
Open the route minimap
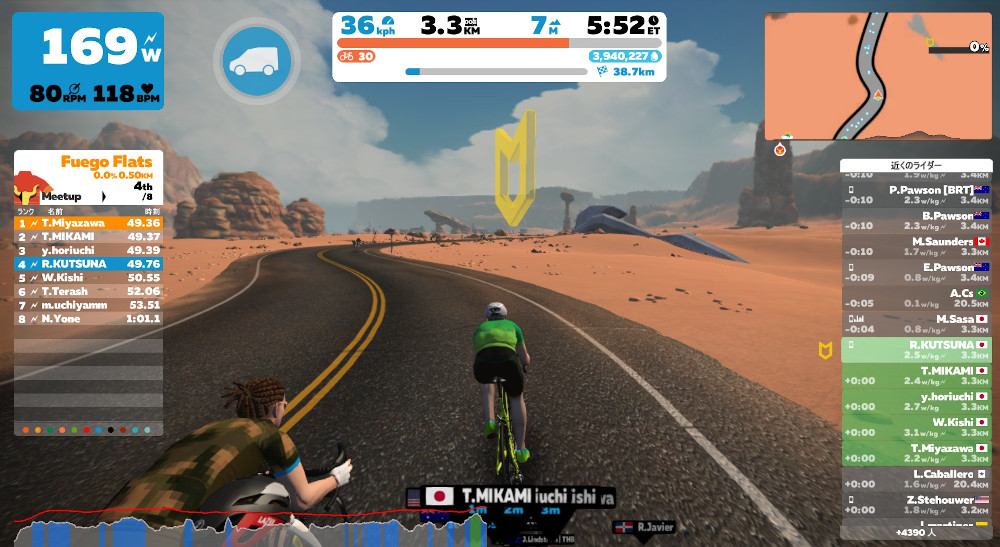878,76
